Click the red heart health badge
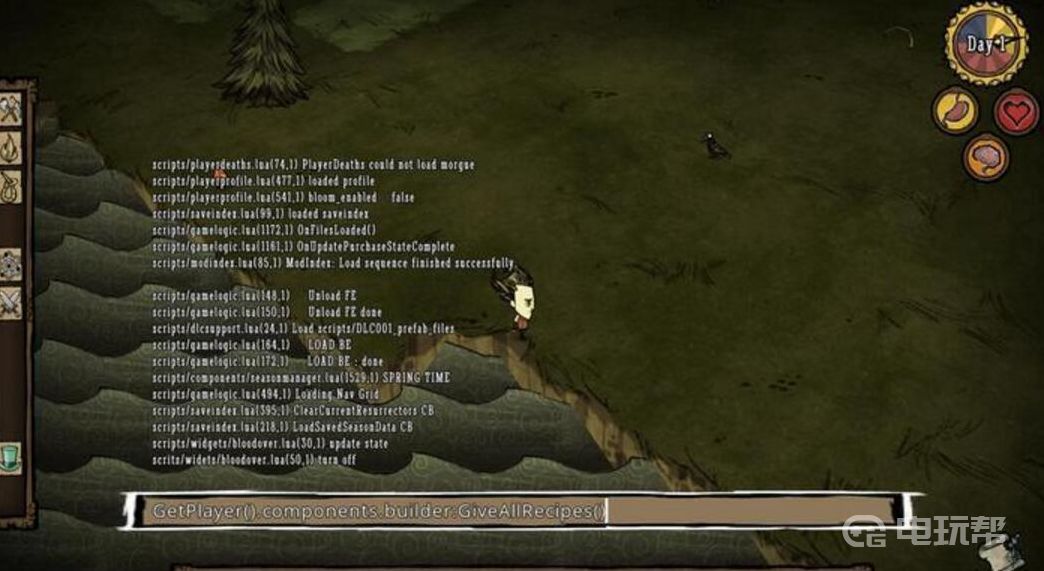 1016,111
